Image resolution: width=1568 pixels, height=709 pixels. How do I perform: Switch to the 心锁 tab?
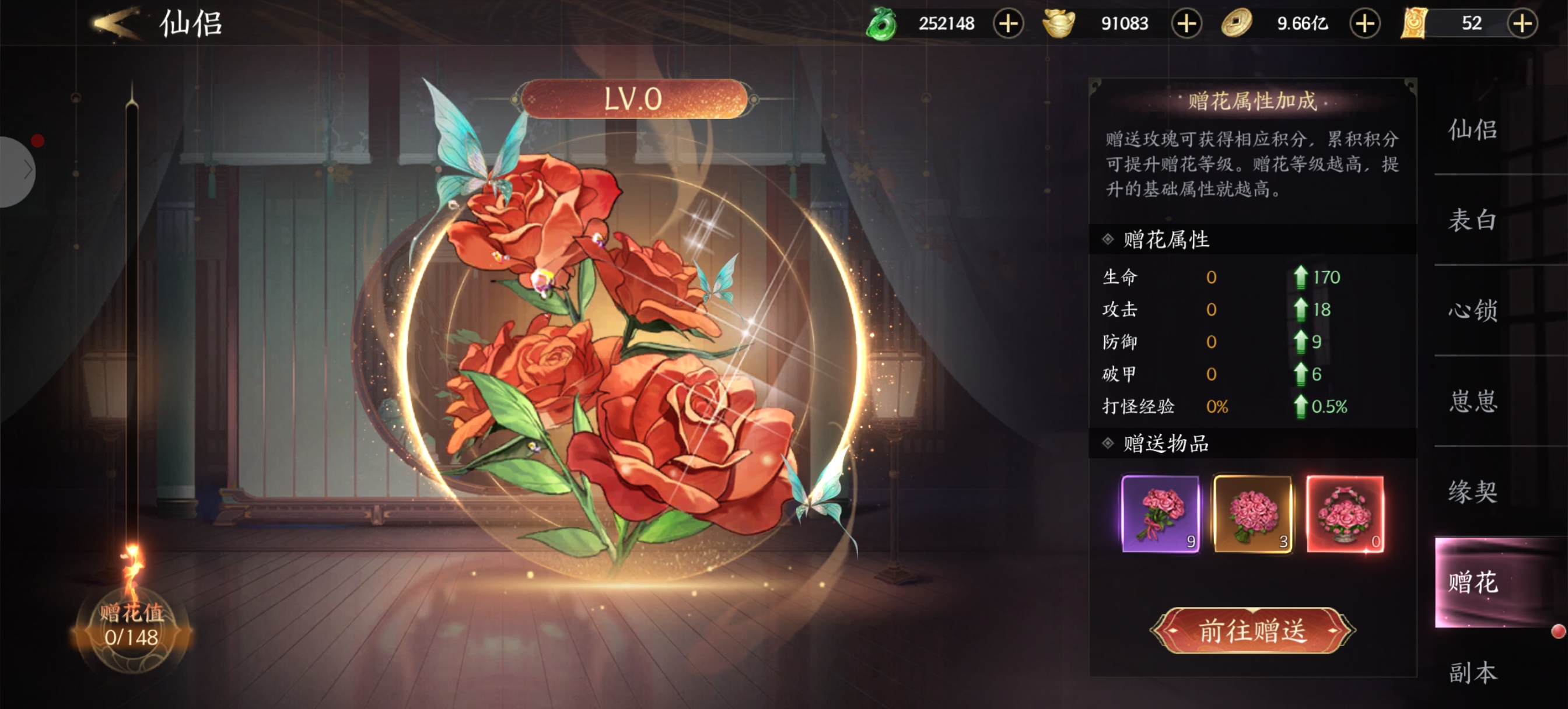(x=1472, y=310)
